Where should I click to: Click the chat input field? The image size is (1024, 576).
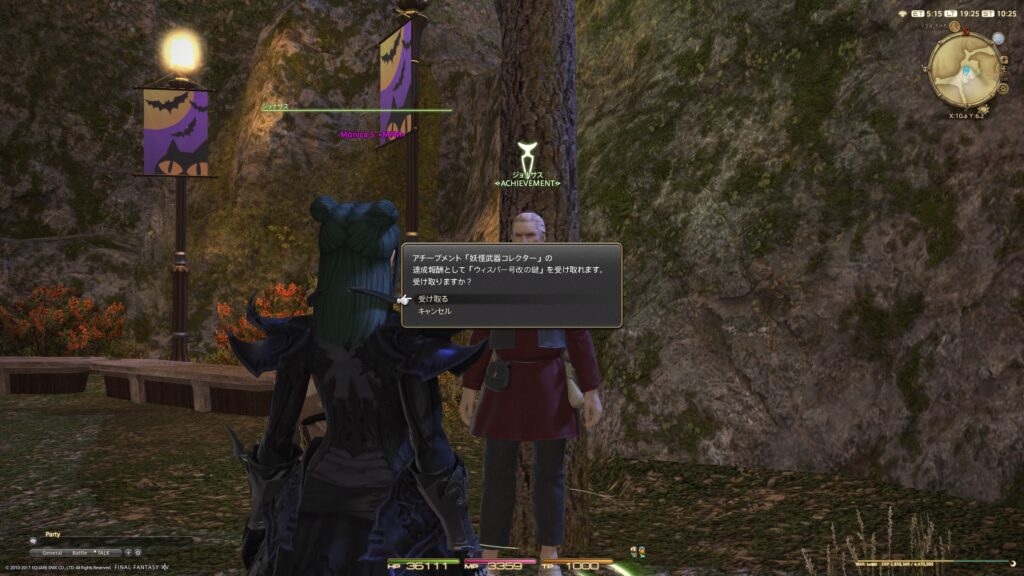pyautogui.click(x=100, y=541)
